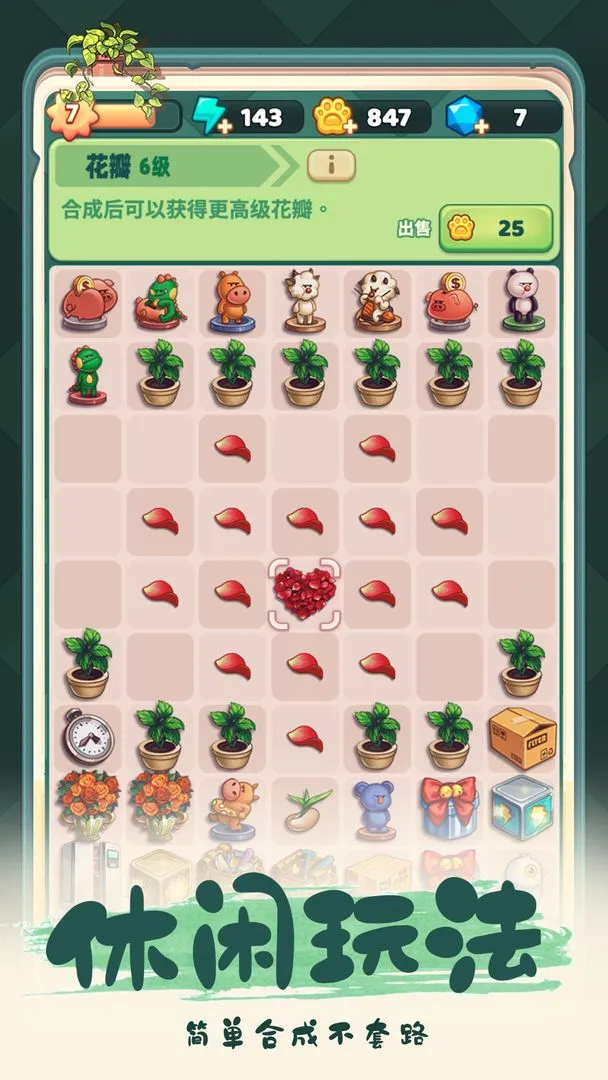Select the stopwatch tile
Image resolution: width=608 pixels, height=1080 pixels.
(87, 737)
